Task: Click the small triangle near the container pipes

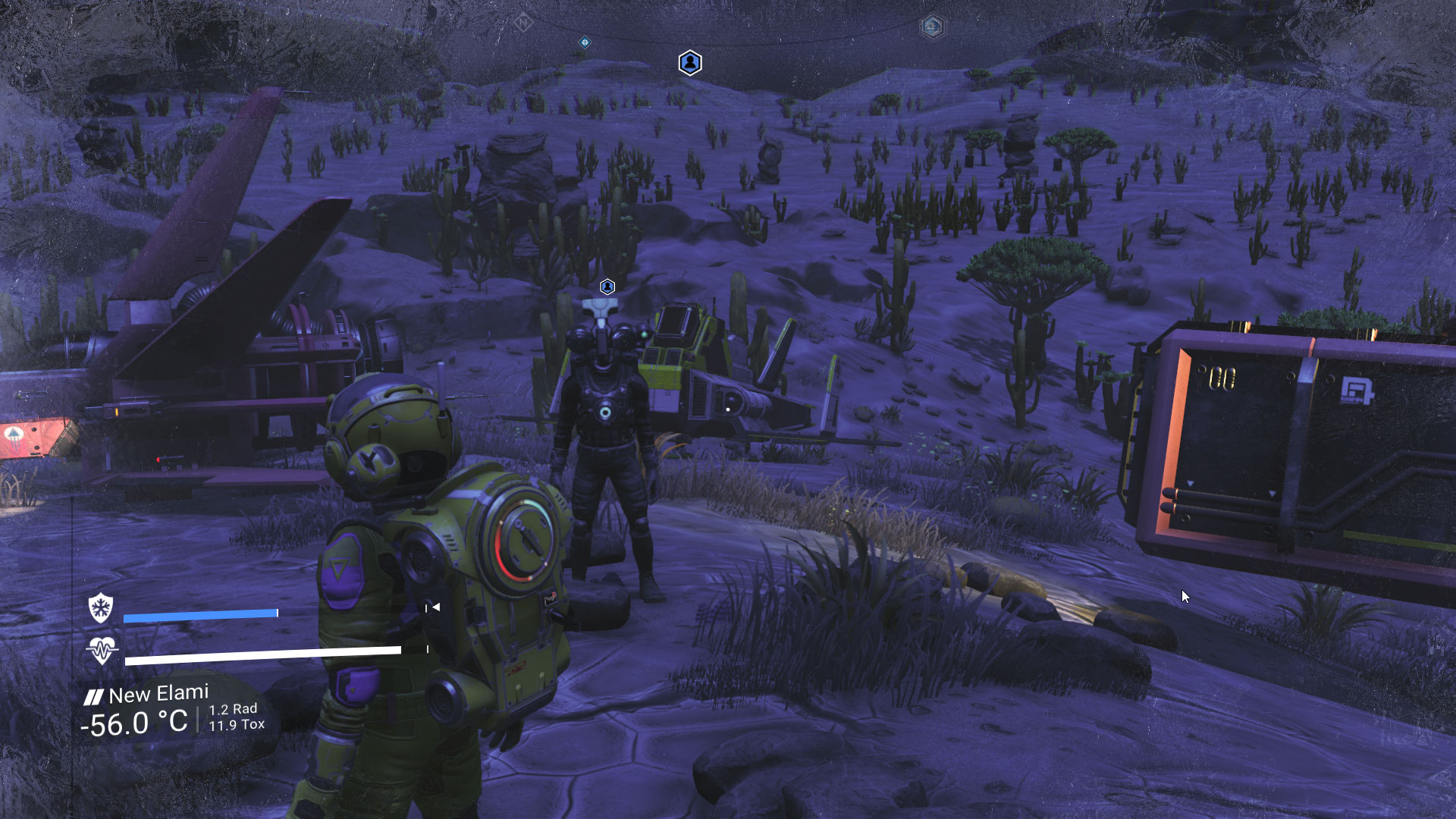Action: pyautogui.click(x=1191, y=483)
